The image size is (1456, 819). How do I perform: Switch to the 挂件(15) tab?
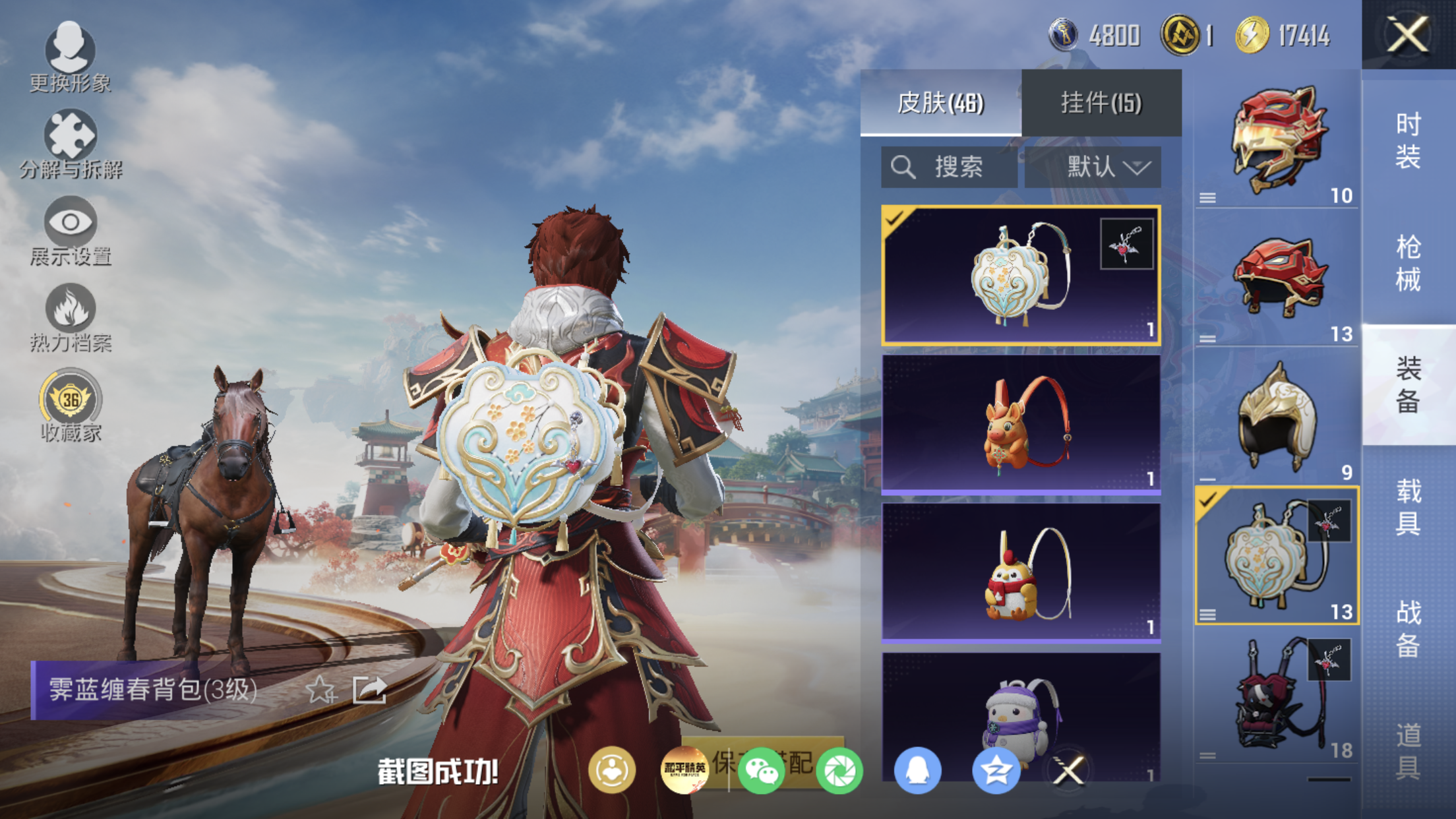(1101, 103)
